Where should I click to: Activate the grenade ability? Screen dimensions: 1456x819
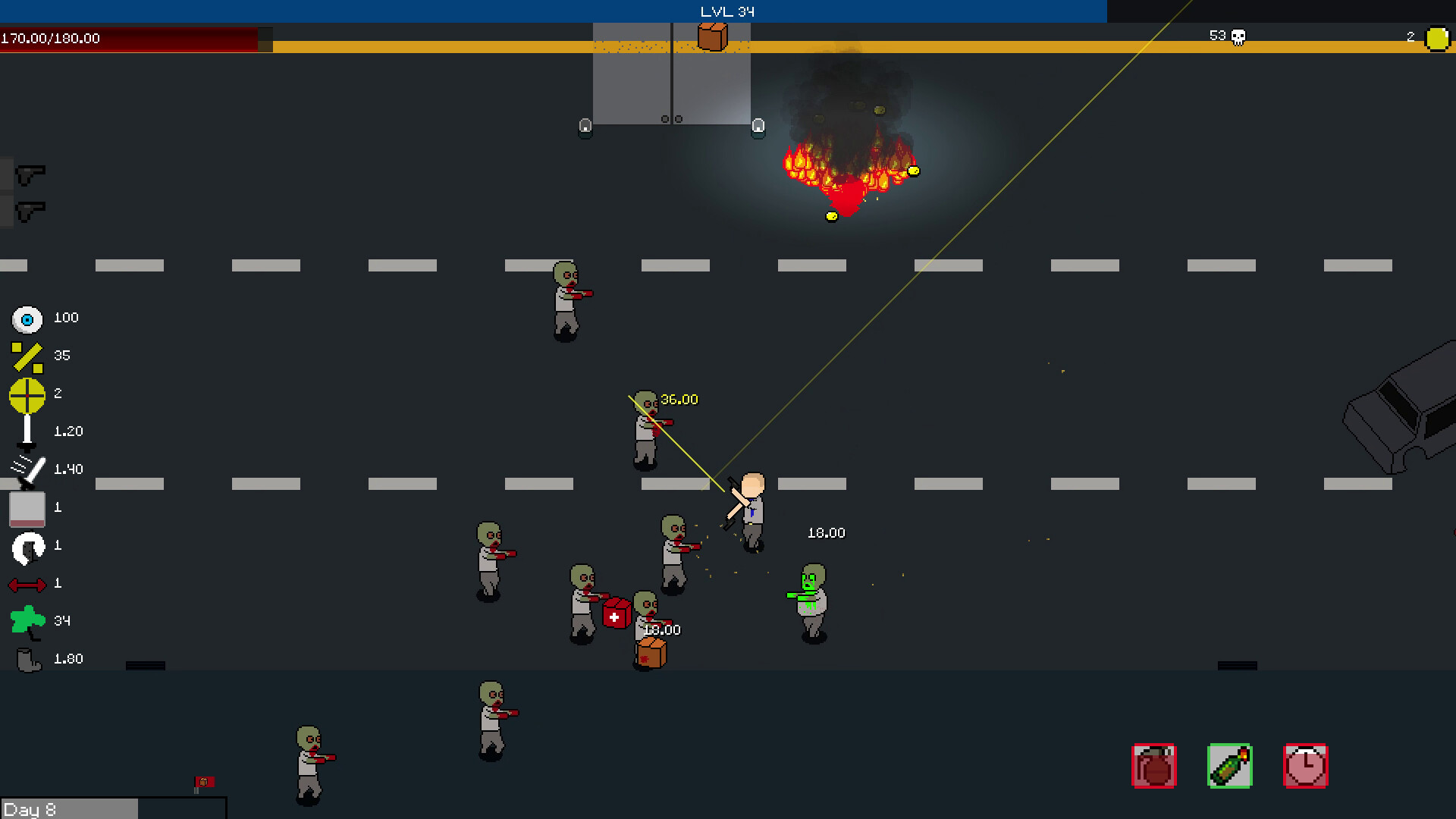coord(1153,767)
